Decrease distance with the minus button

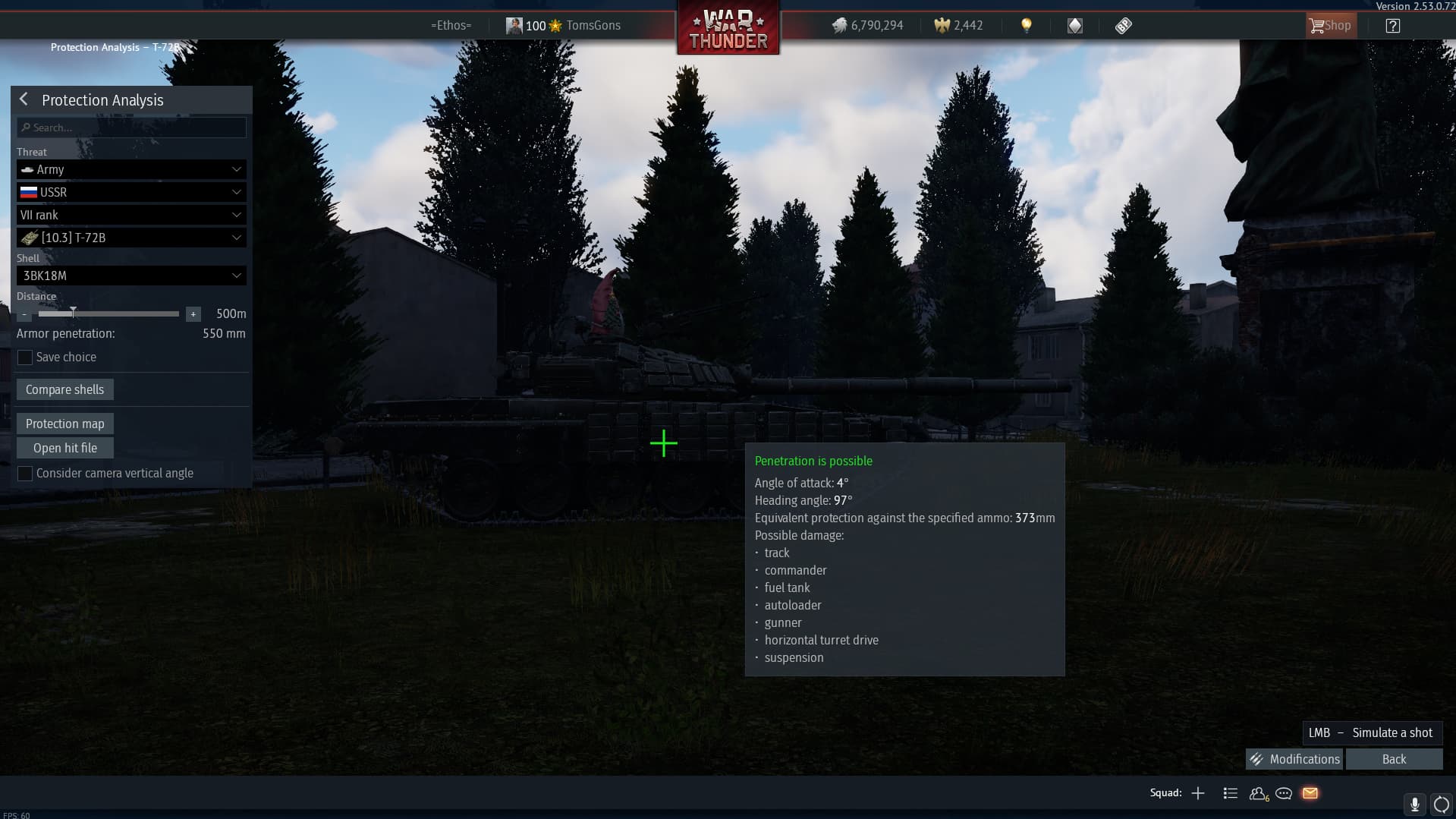24,314
